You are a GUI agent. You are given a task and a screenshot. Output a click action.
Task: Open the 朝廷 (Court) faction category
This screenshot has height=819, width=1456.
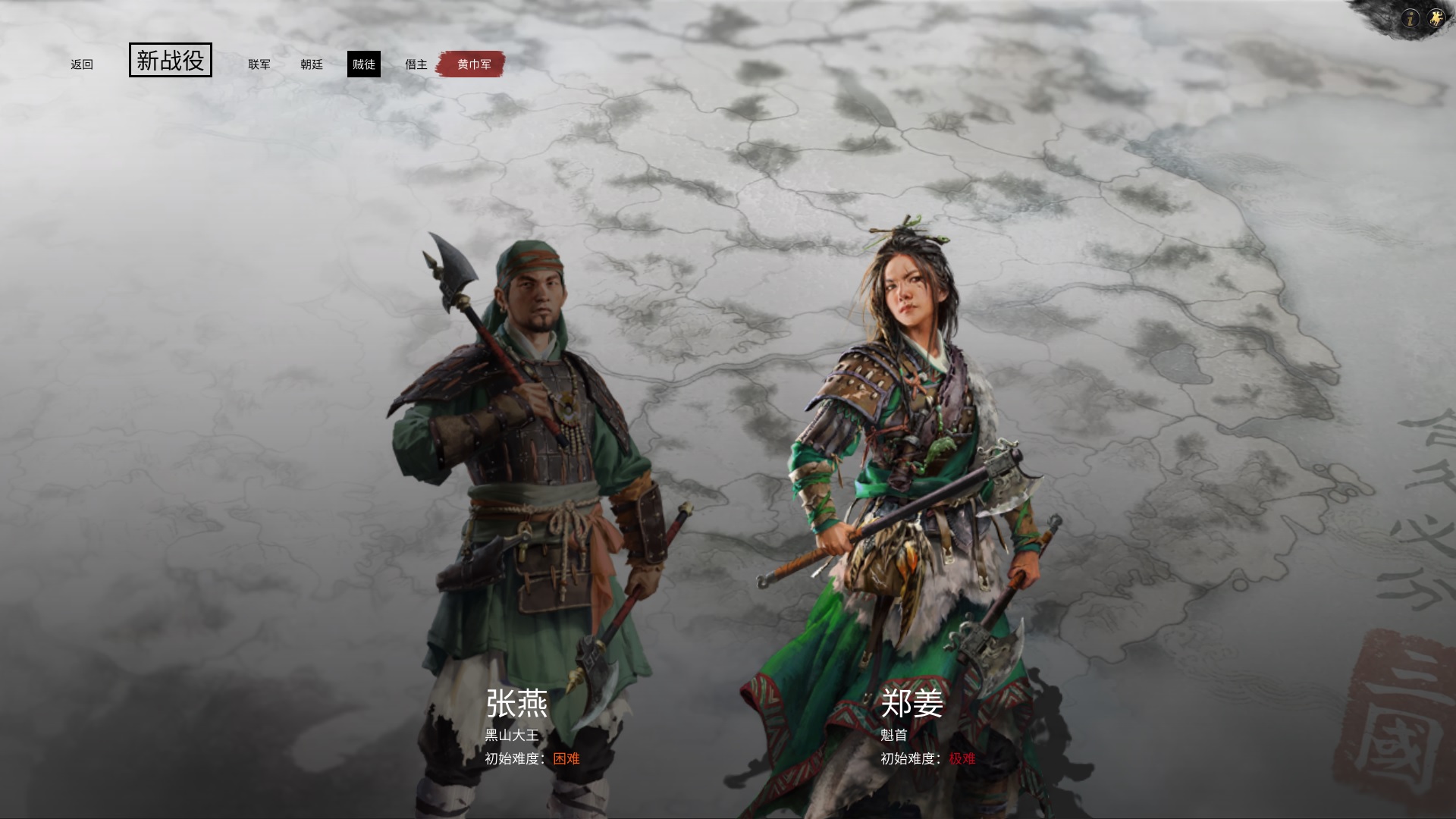[x=312, y=64]
